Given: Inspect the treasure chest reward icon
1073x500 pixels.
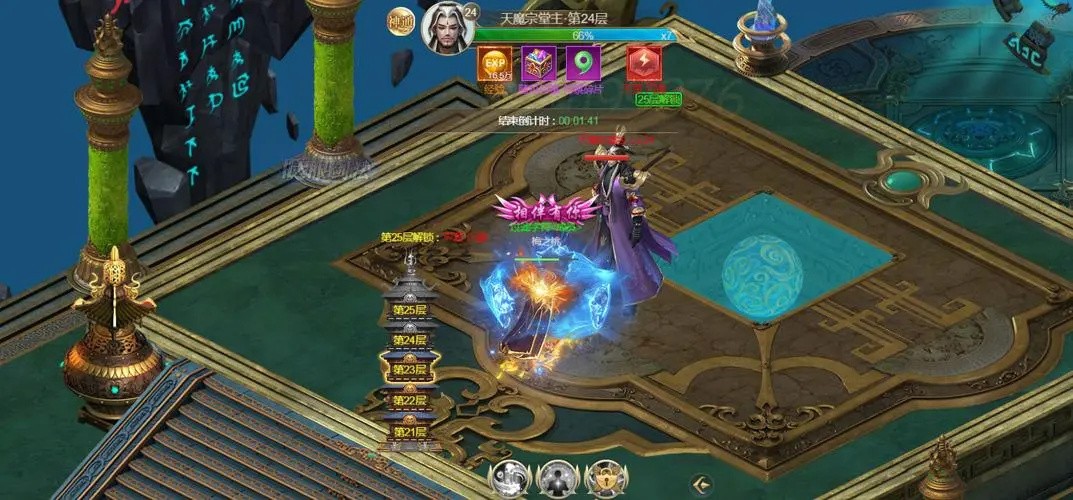Looking at the screenshot, I should pos(540,64).
